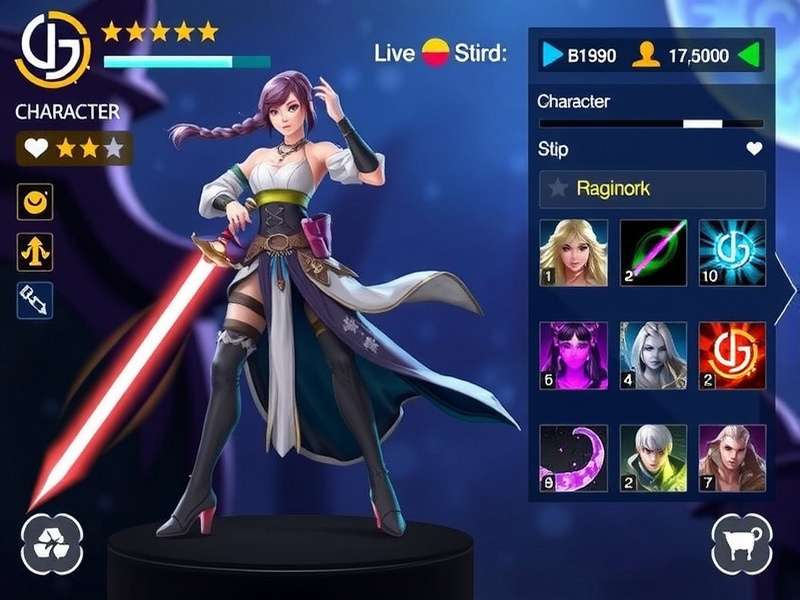Select the blonde woman portrait tile

[x=573, y=253]
